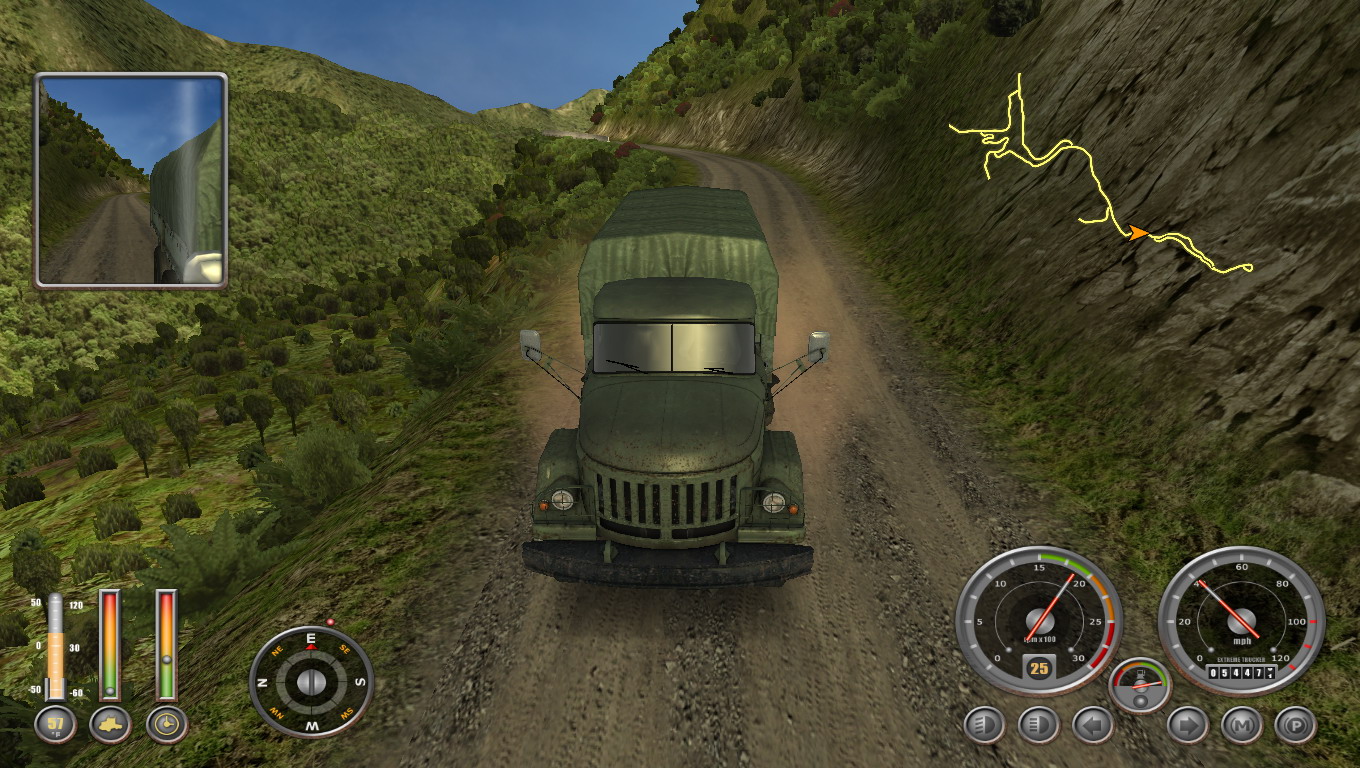Click the round M button

point(1241,725)
